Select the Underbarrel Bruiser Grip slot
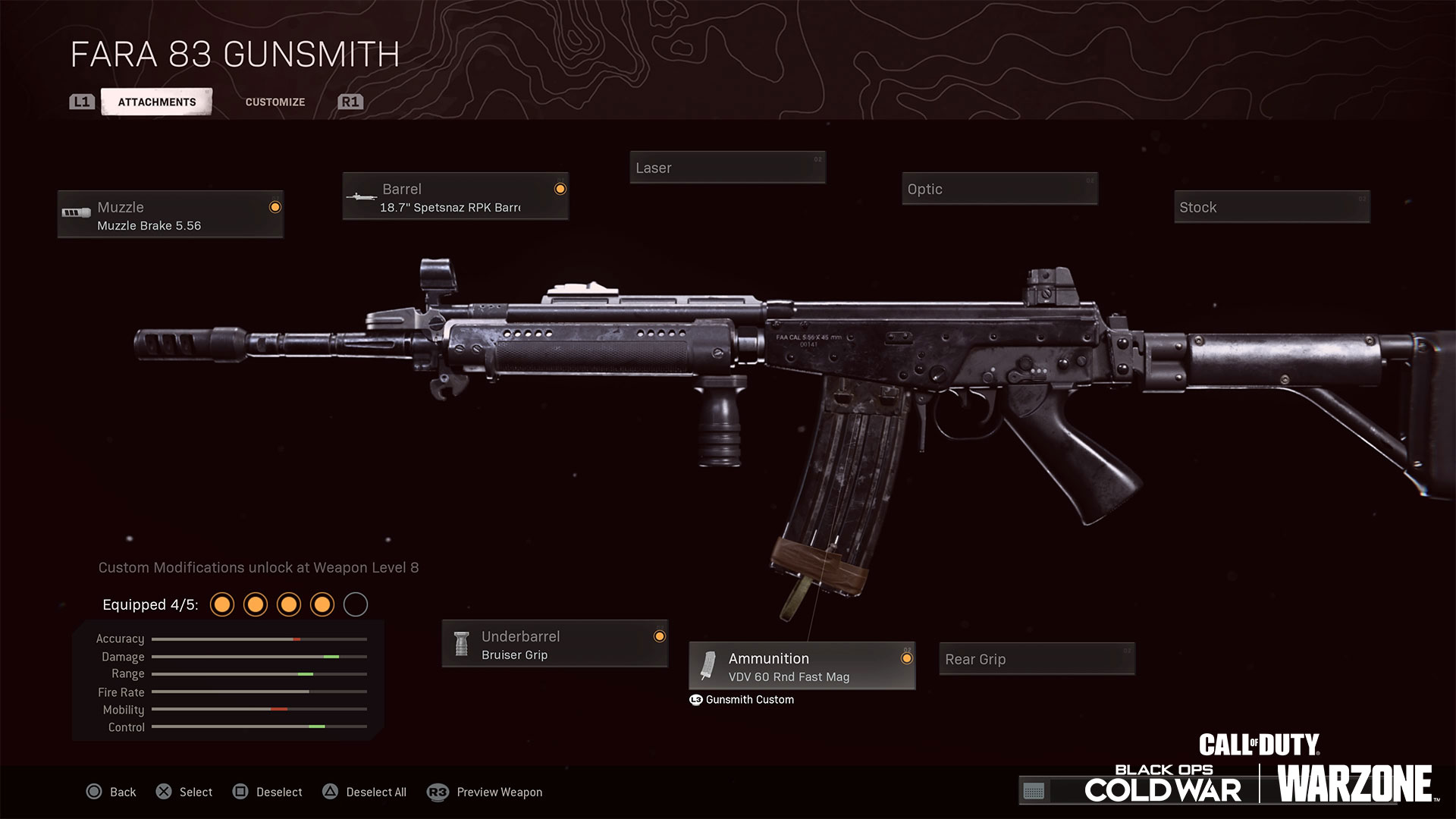The height and width of the screenshot is (819, 1456). tap(554, 645)
